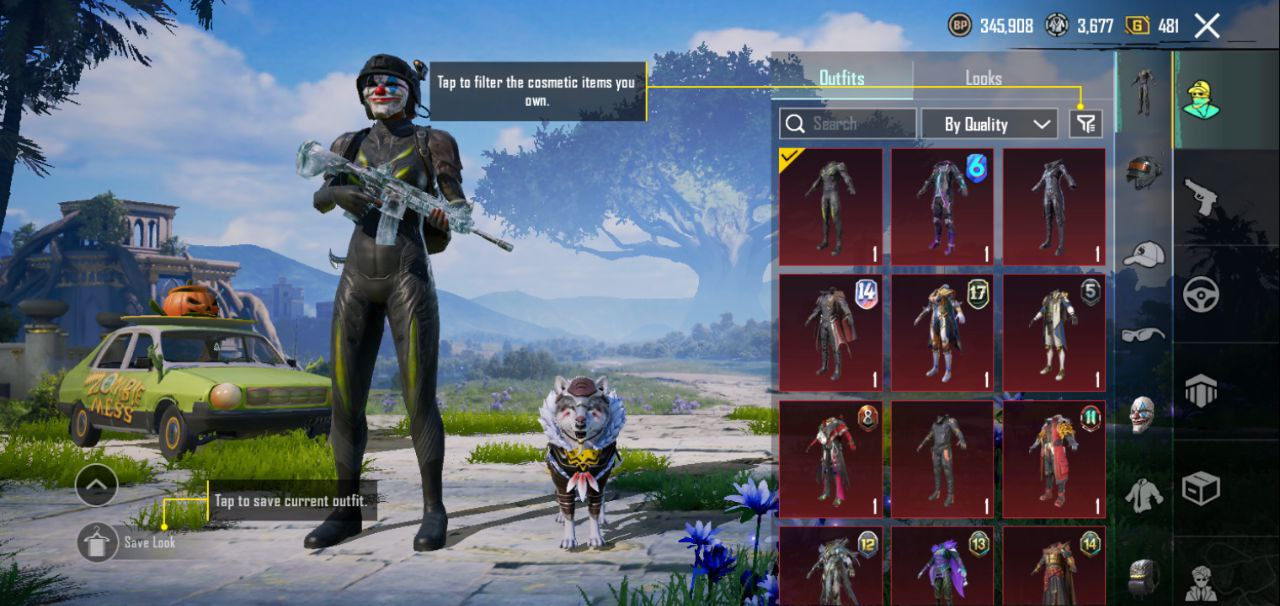Switch to the steering wheel vehicles section
Screen dimensions: 1280x606
[1200, 294]
